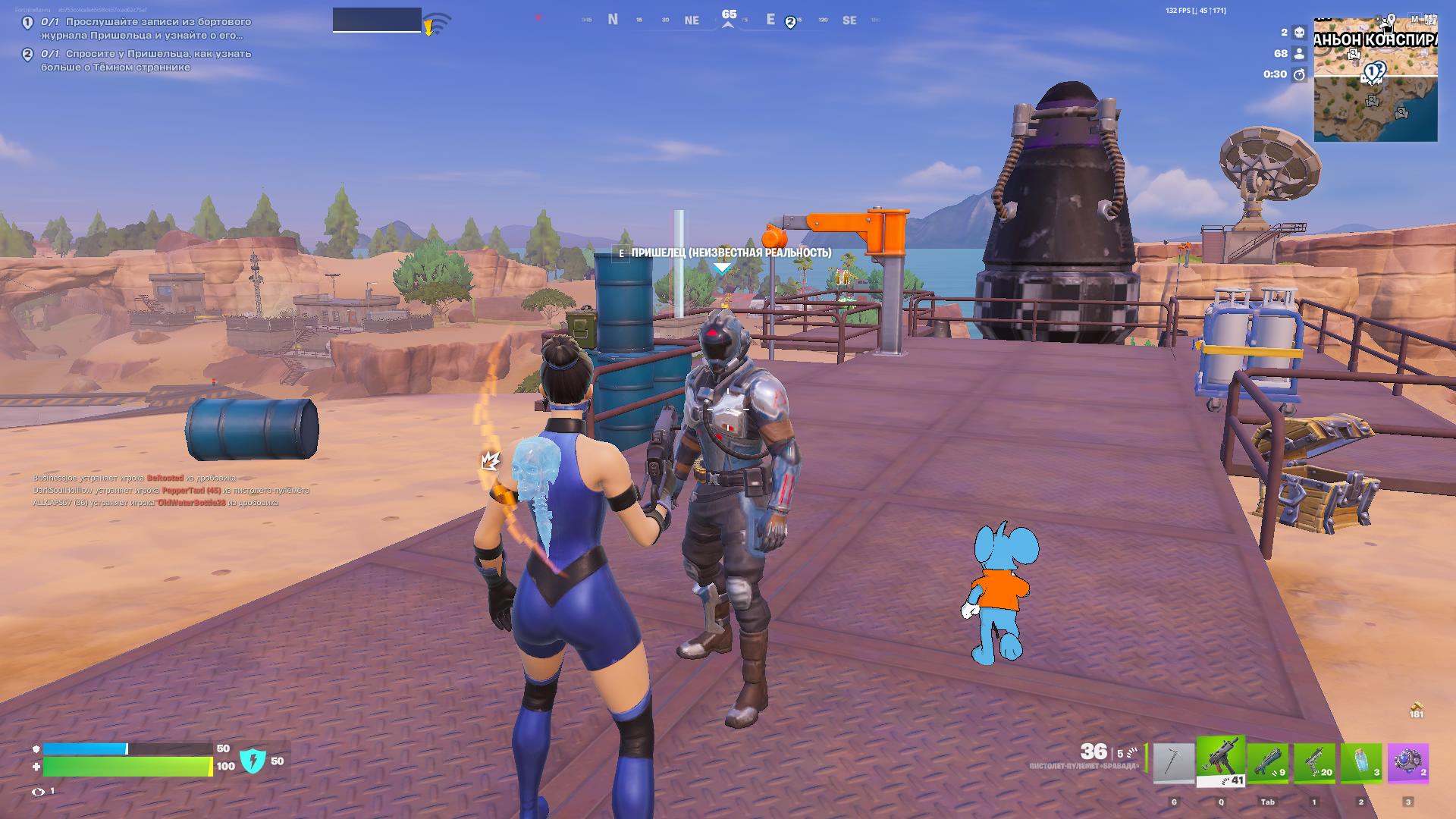Viewport: 1456px width, 819px height.
Task: Click the storm timer stopwatch icon
Action: tap(1299, 74)
